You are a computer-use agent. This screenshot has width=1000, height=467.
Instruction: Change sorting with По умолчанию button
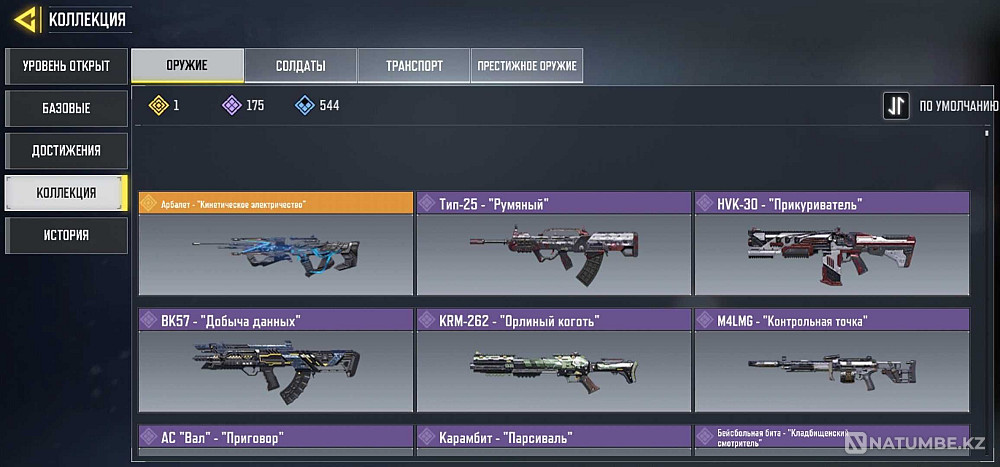click(896, 105)
